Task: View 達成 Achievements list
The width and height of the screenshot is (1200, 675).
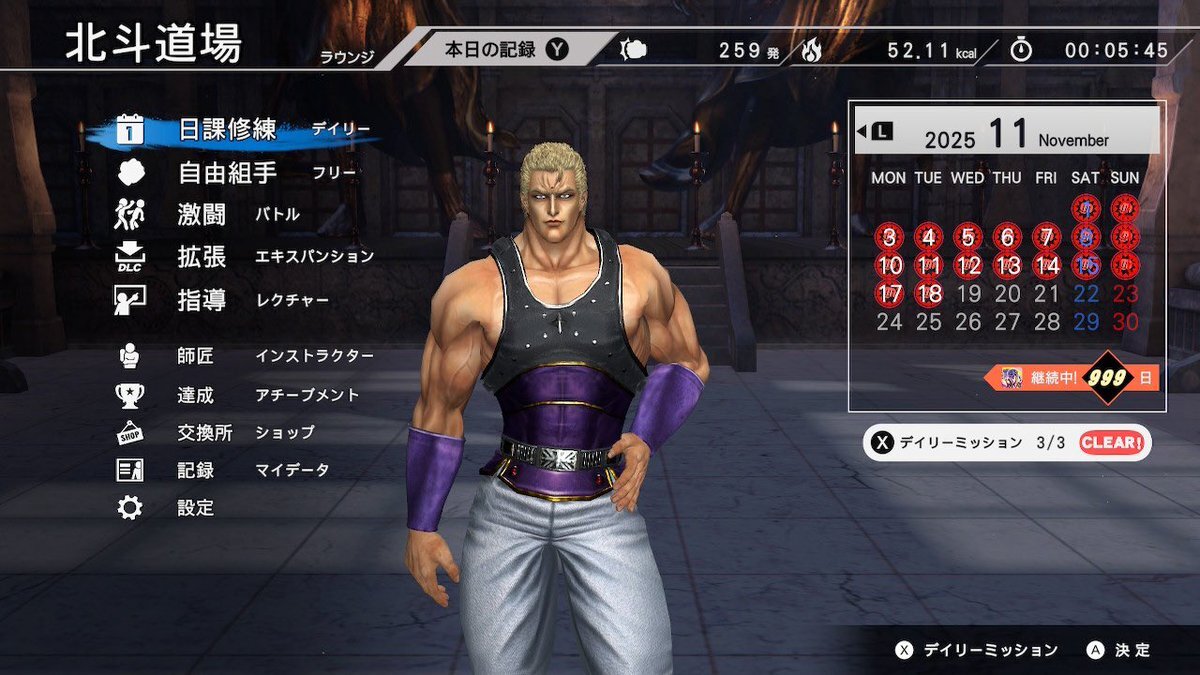Action: coord(196,395)
